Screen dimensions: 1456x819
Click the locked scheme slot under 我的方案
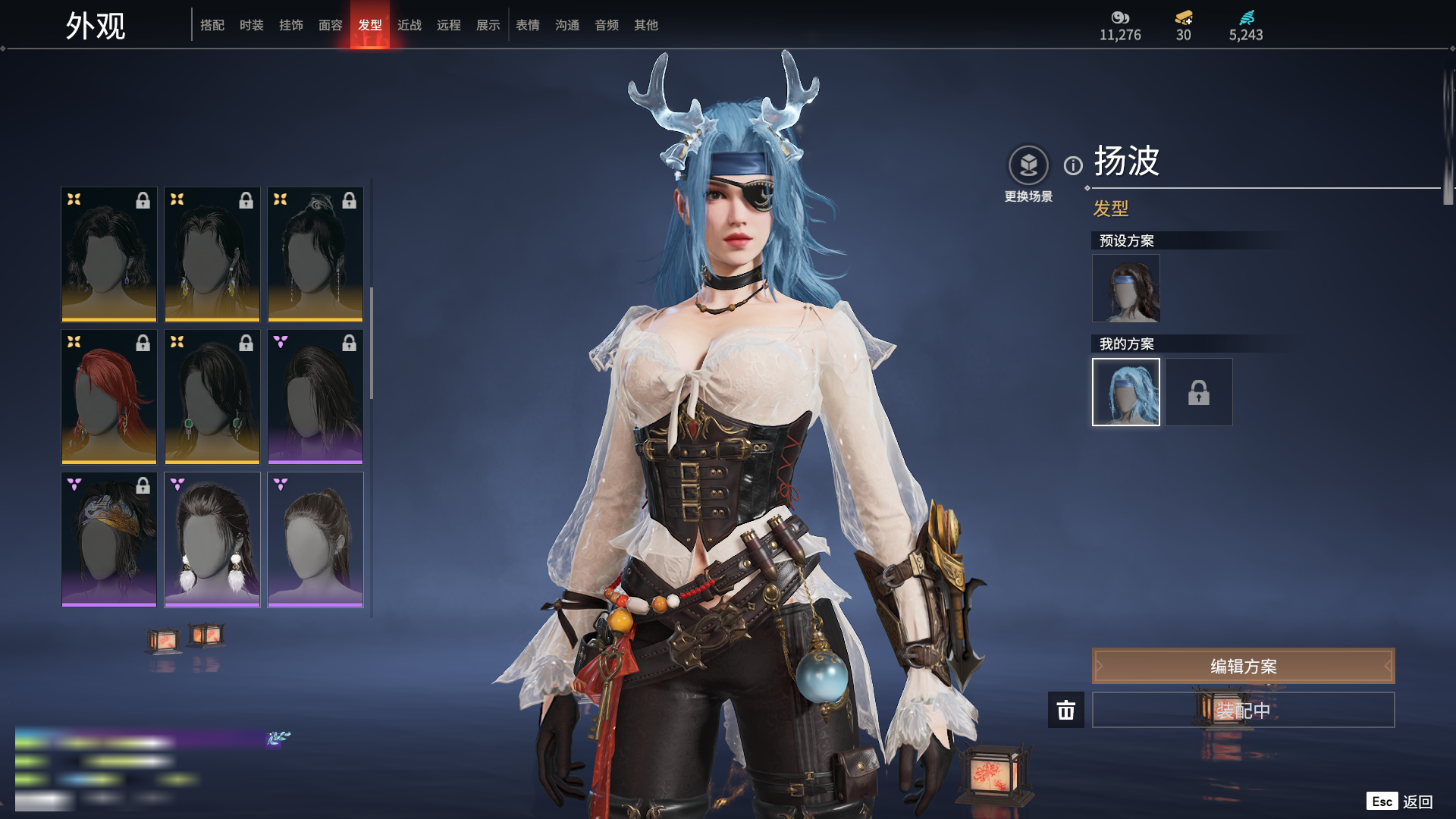pyautogui.click(x=1198, y=392)
